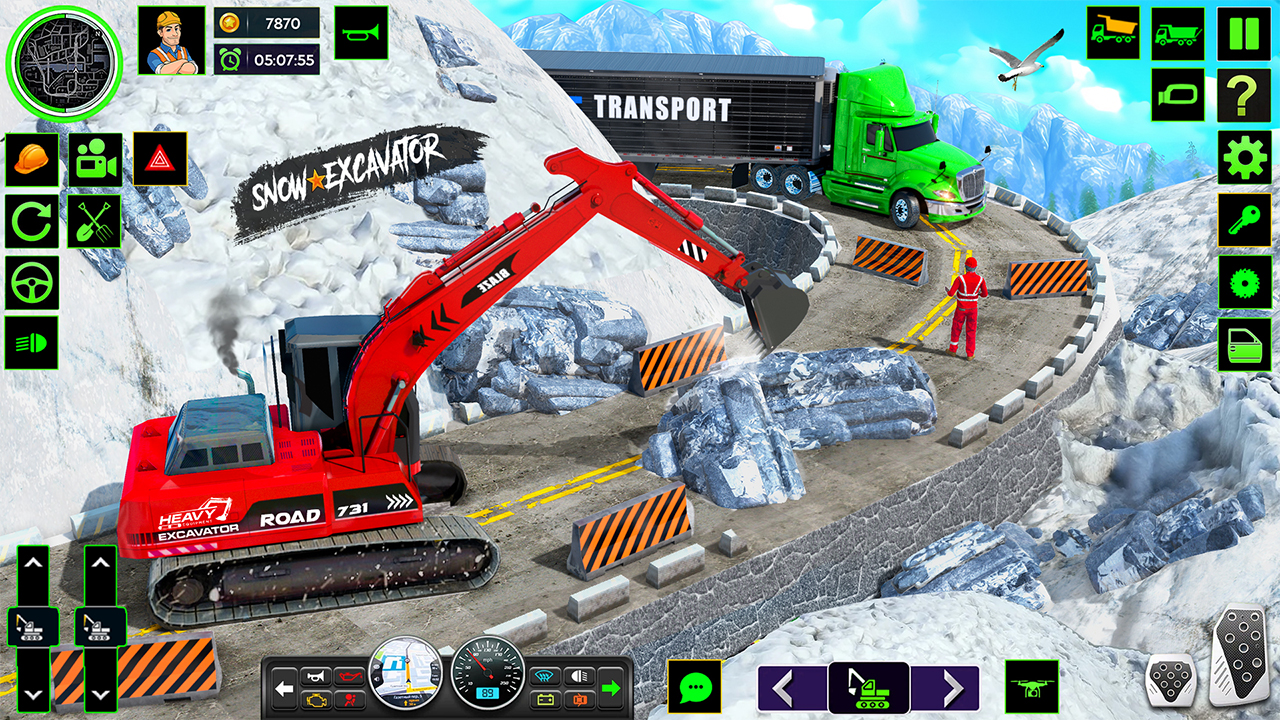
Task: Restart the level with circular arrow
Action: point(33,221)
